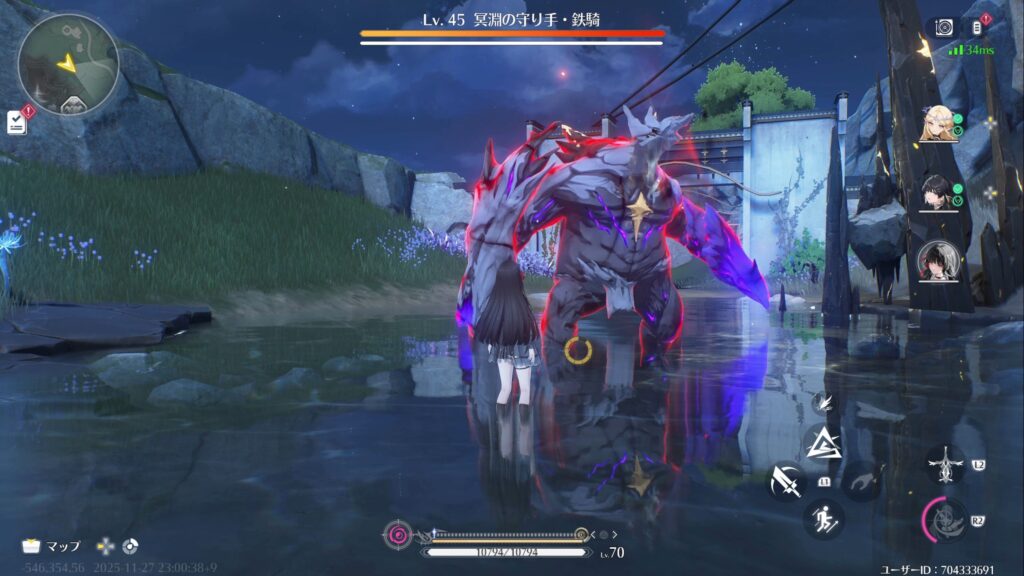Screen dimensions: 1024x576
Task: Open the camera photo mode icon
Action: point(943,28)
